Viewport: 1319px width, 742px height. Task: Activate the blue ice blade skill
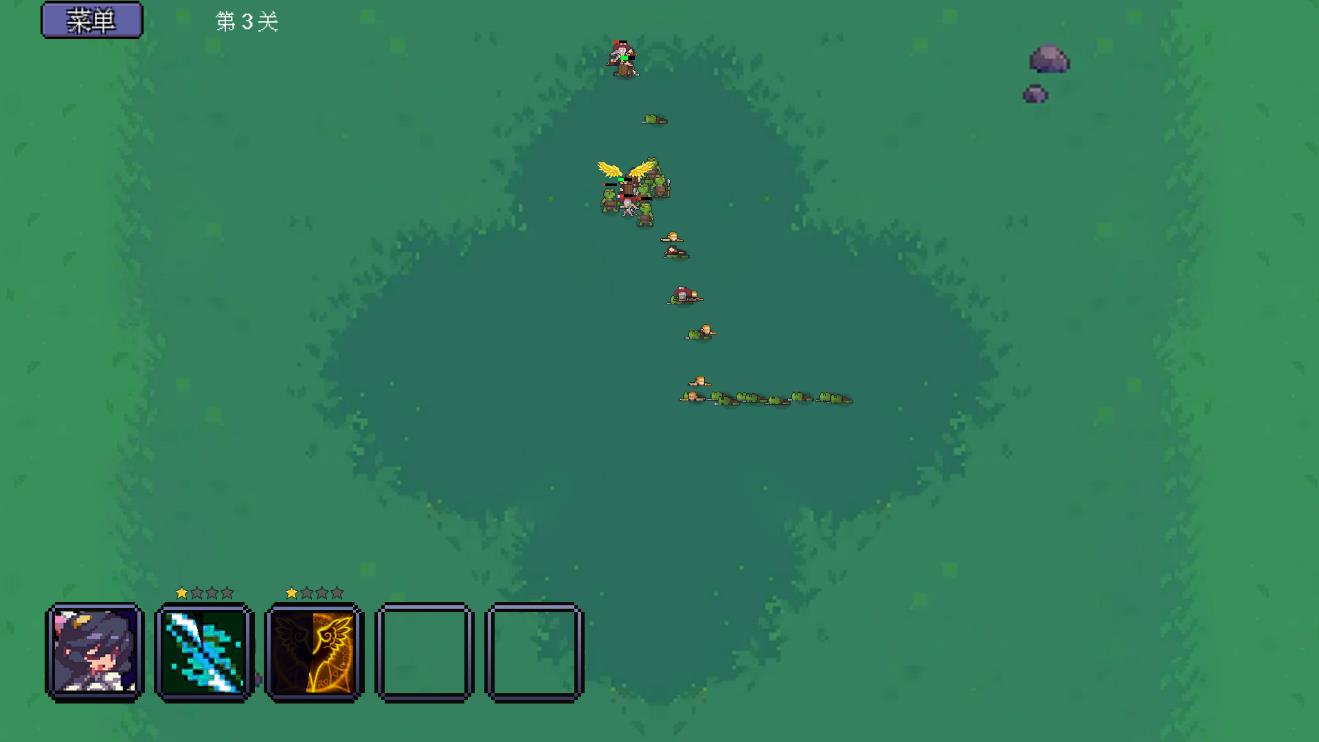tap(205, 652)
